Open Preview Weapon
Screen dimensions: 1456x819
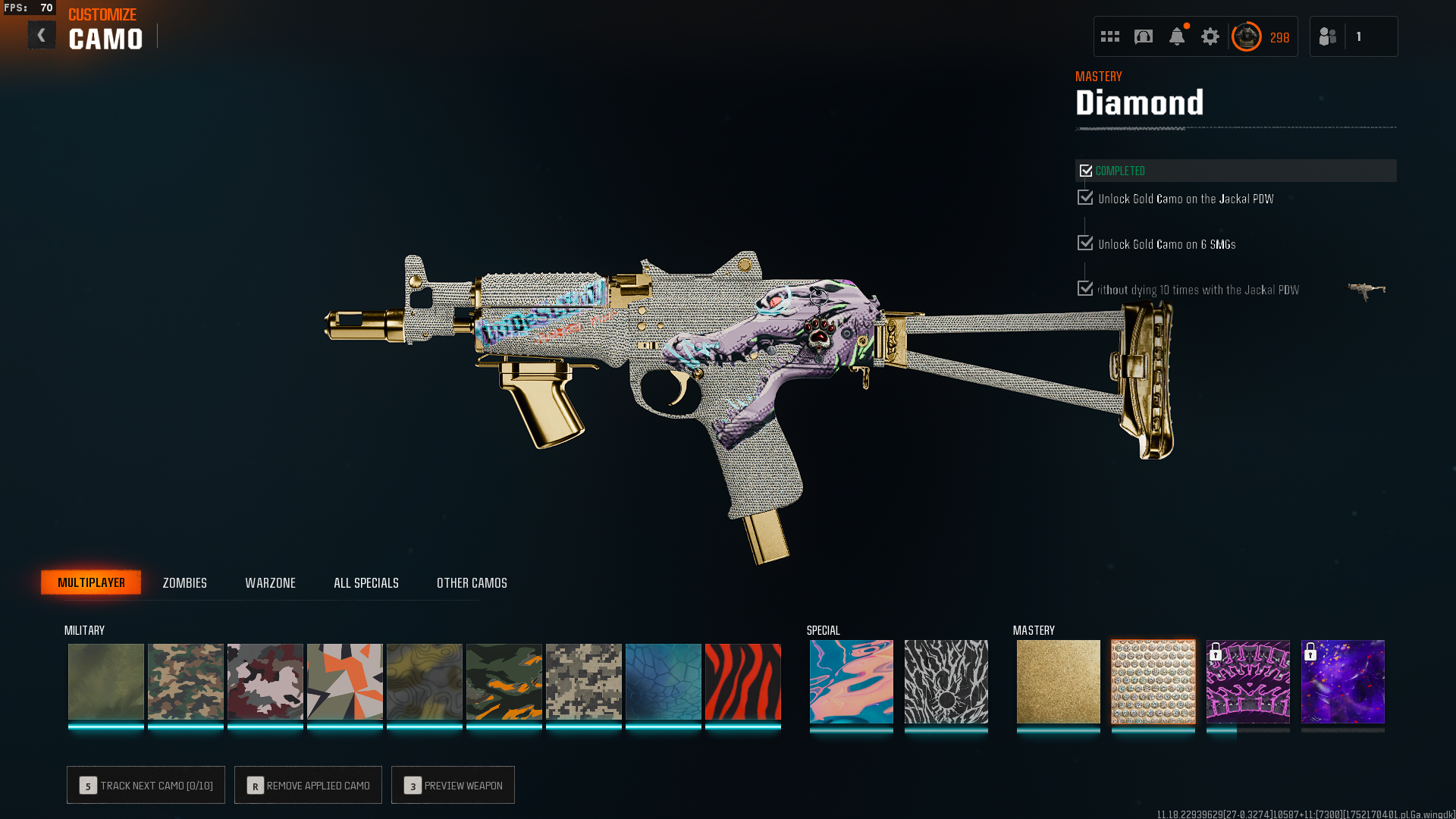click(x=453, y=786)
